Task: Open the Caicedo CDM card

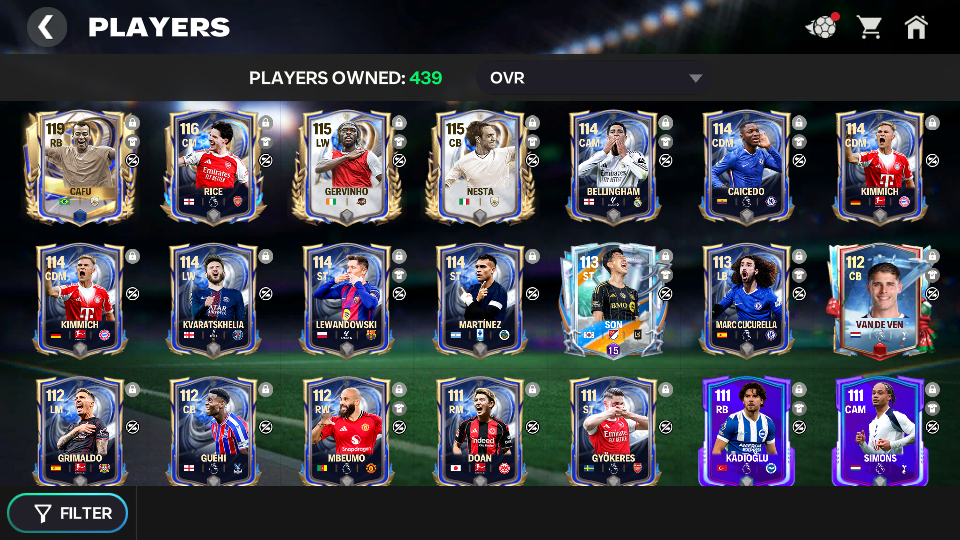Action: tap(745, 165)
